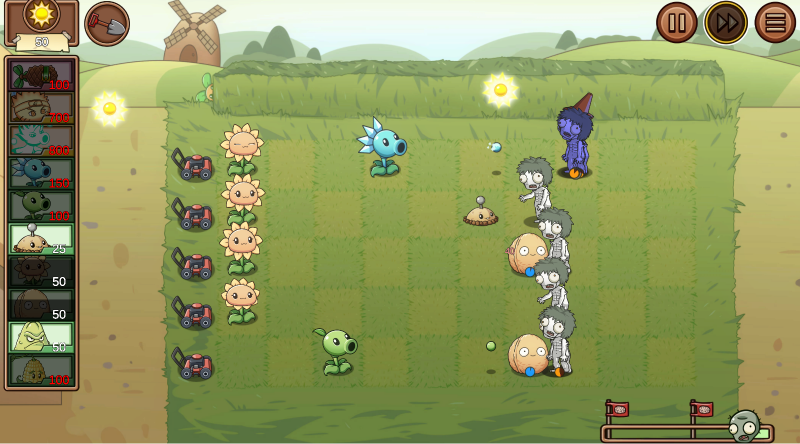The image size is (800, 444).
Task: Pick up the shovel tool
Action: [x=107, y=23]
